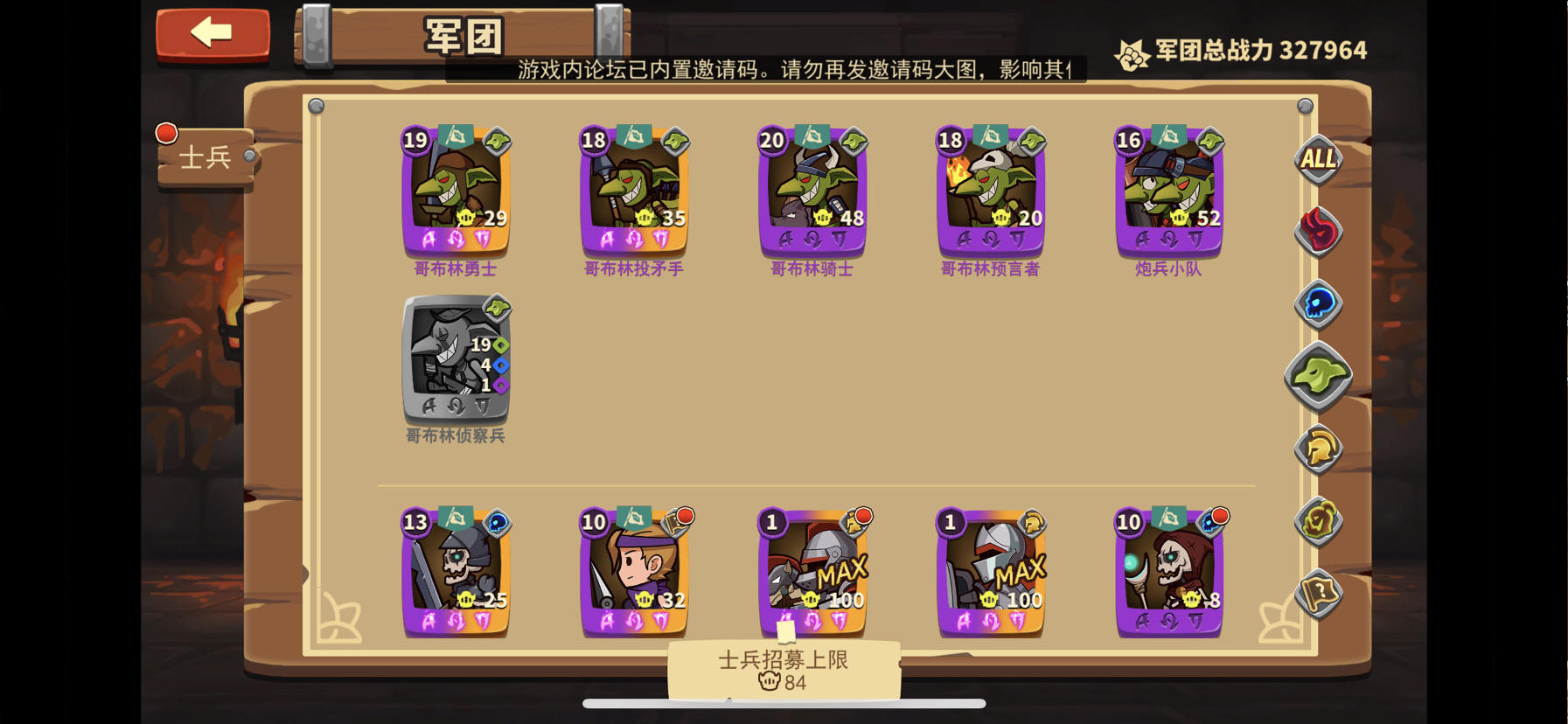The width and height of the screenshot is (1568, 724).
Task: Click the red notification dot on 士兵 tab
Action: click(165, 131)
